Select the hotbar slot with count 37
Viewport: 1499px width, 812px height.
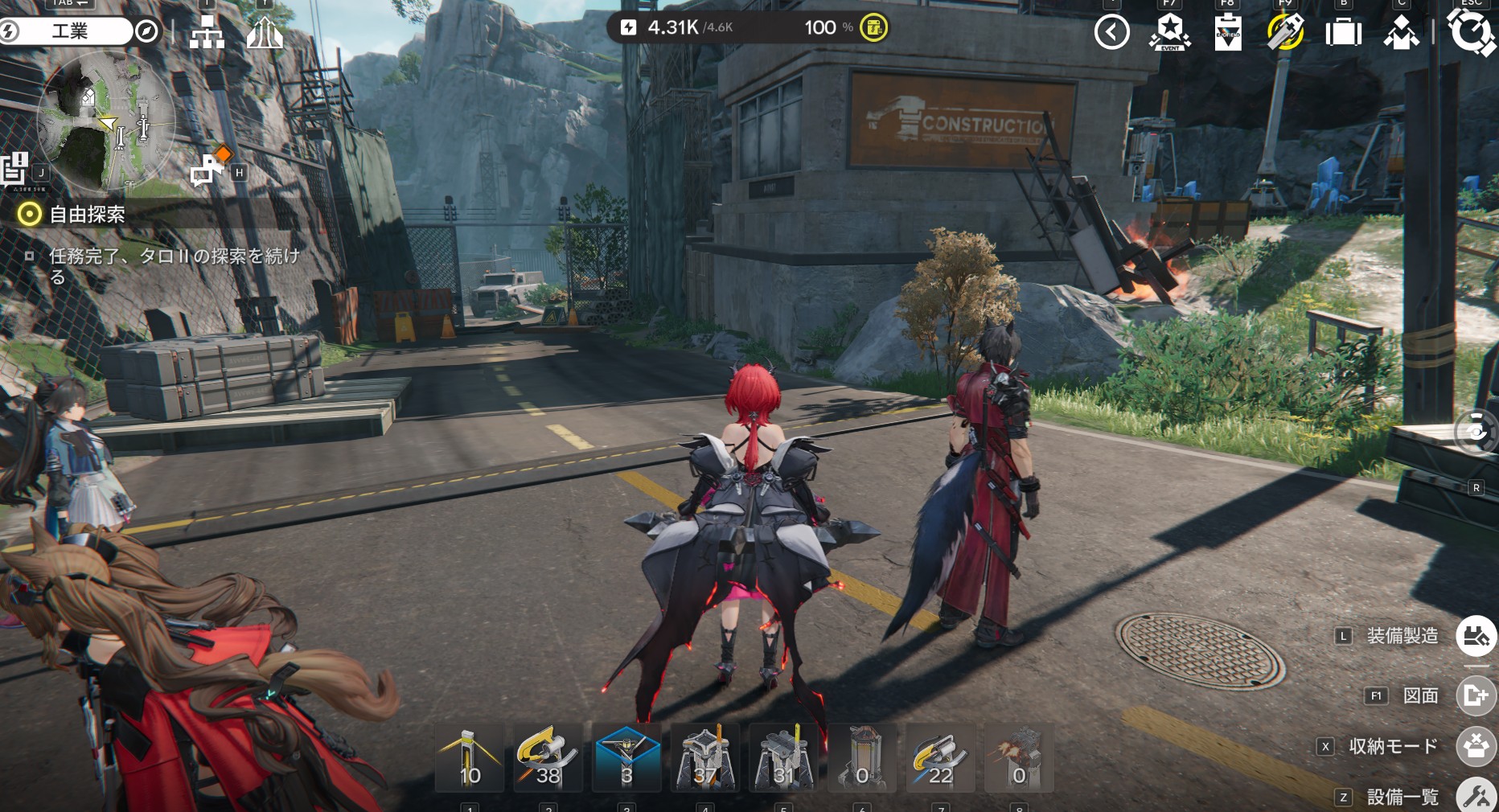click(x=705, y=757)
